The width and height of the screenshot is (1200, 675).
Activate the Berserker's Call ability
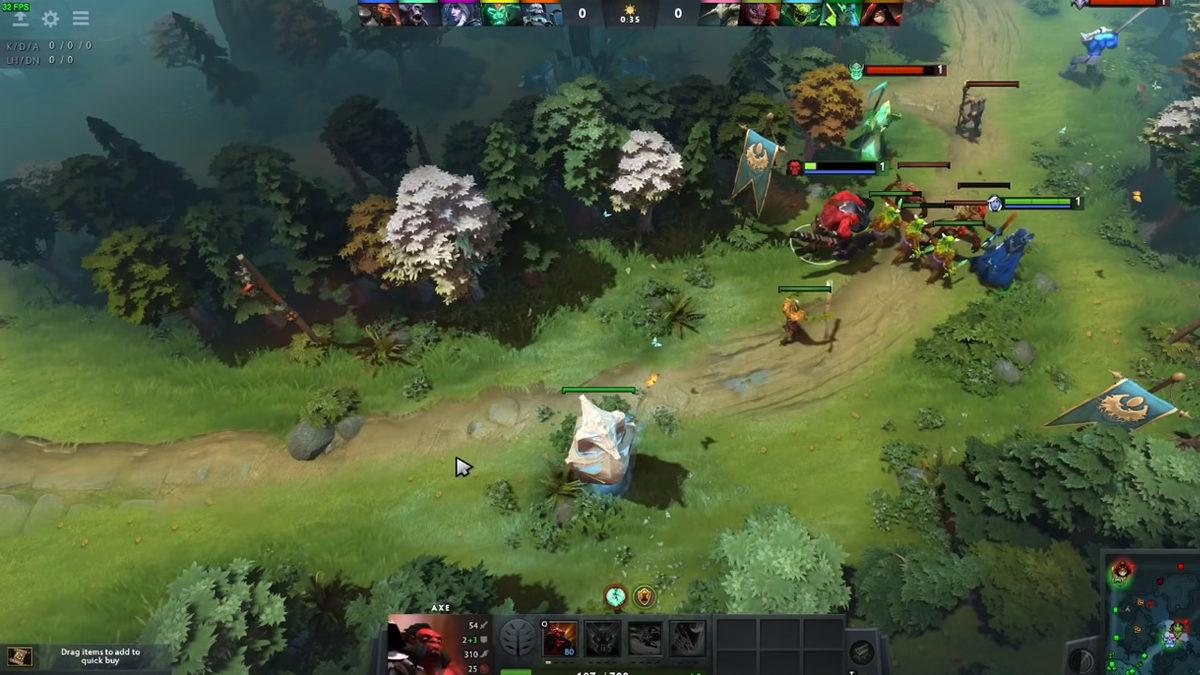click(x=560, y=639)
